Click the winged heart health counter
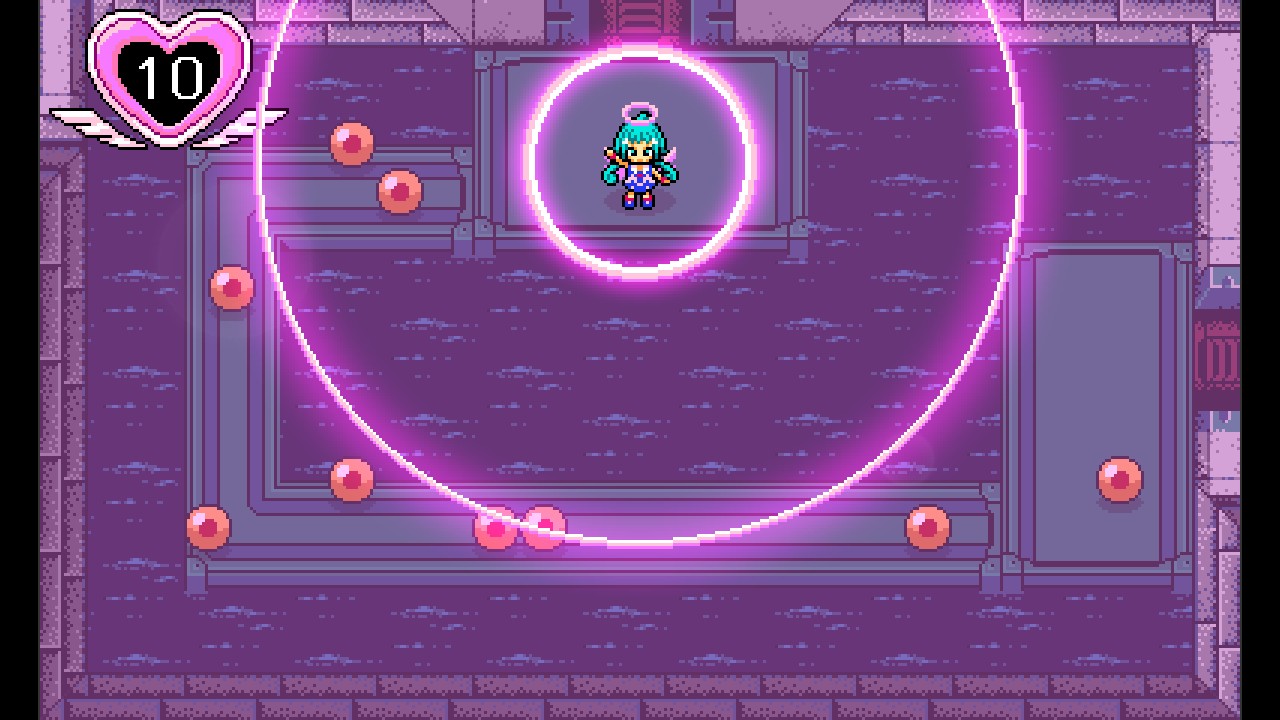Viewport: 1280px width, 720px height. click(x=168, y=75)
